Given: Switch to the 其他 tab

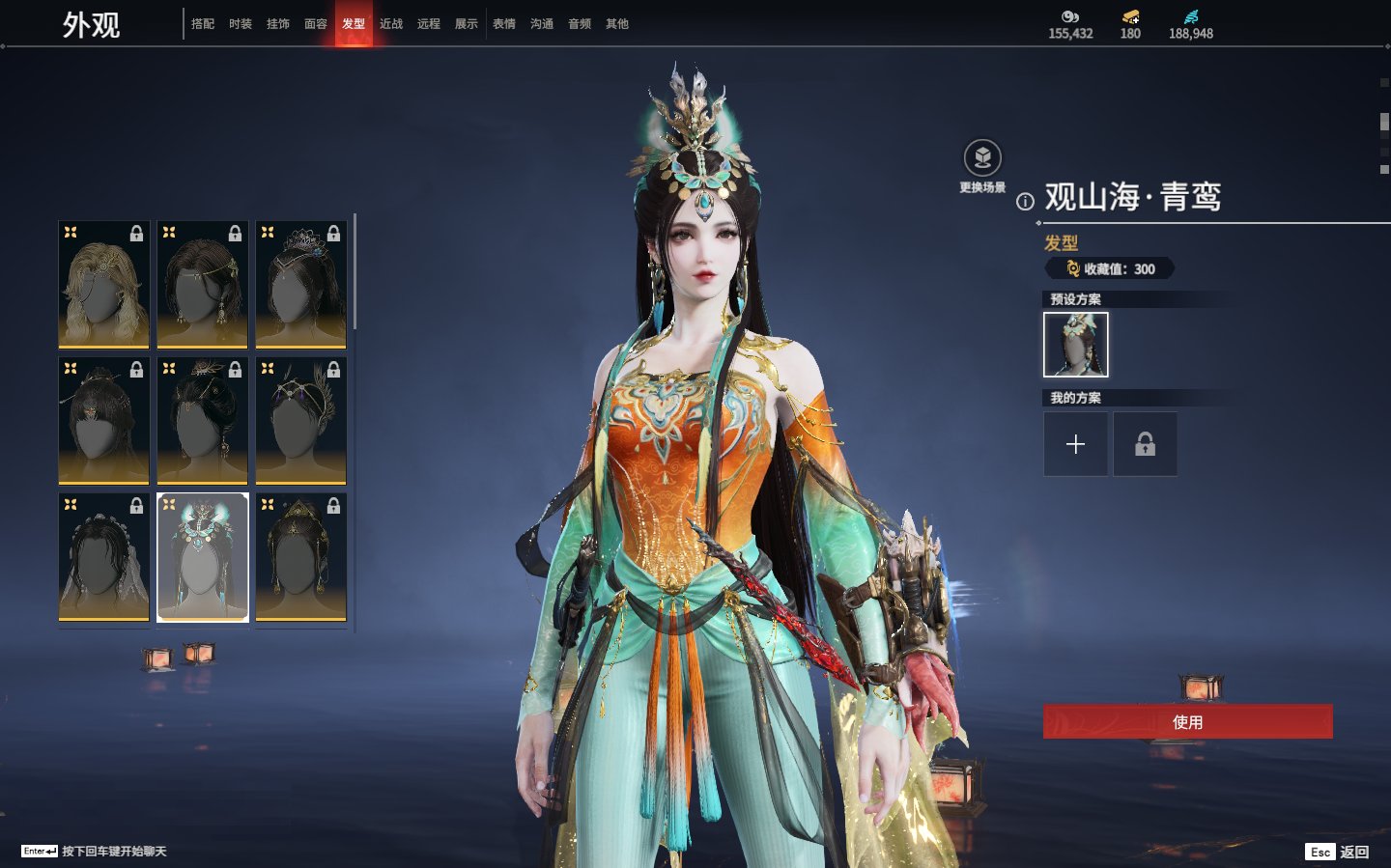Looking at the screenshot, I should coord(617,24).
